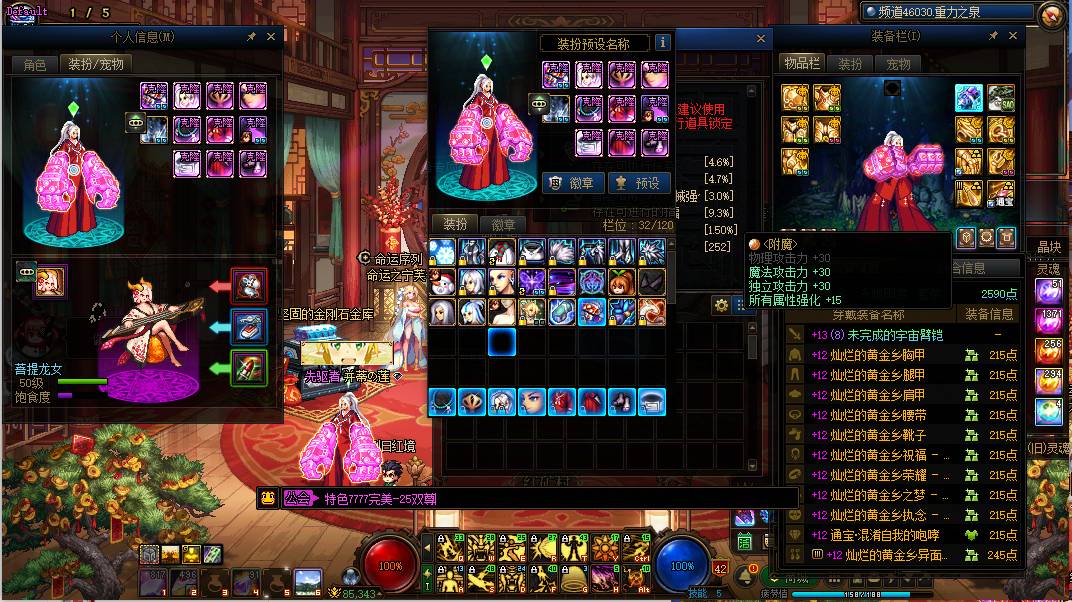The height and width of the screenshot is (602, 1072).
Task: Select the +13 未完成的宇宙臂铠 equipment row
Action: 880,335
